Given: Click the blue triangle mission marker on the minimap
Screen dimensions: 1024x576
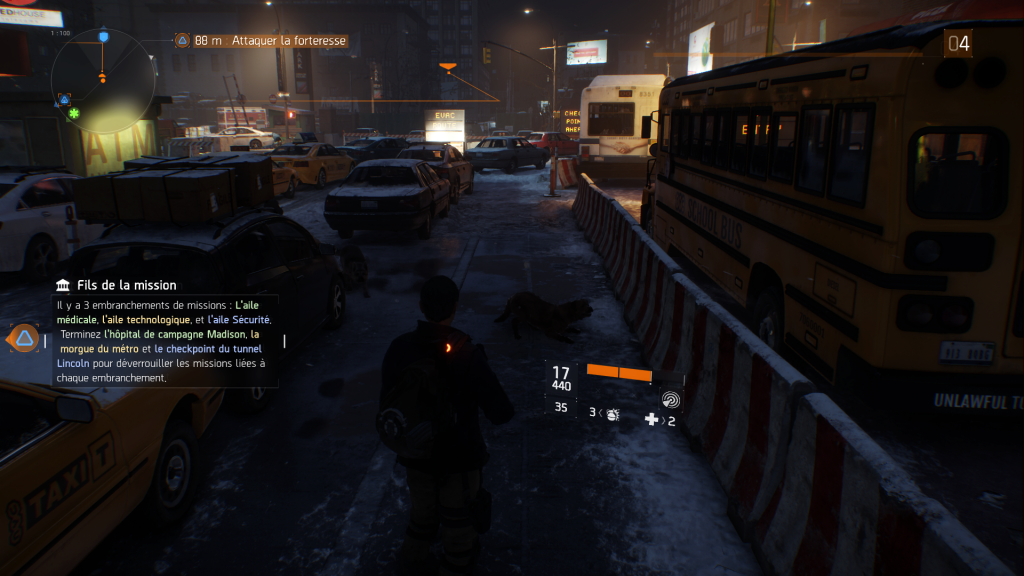Looking at the screenshot, I should point(64,99).
